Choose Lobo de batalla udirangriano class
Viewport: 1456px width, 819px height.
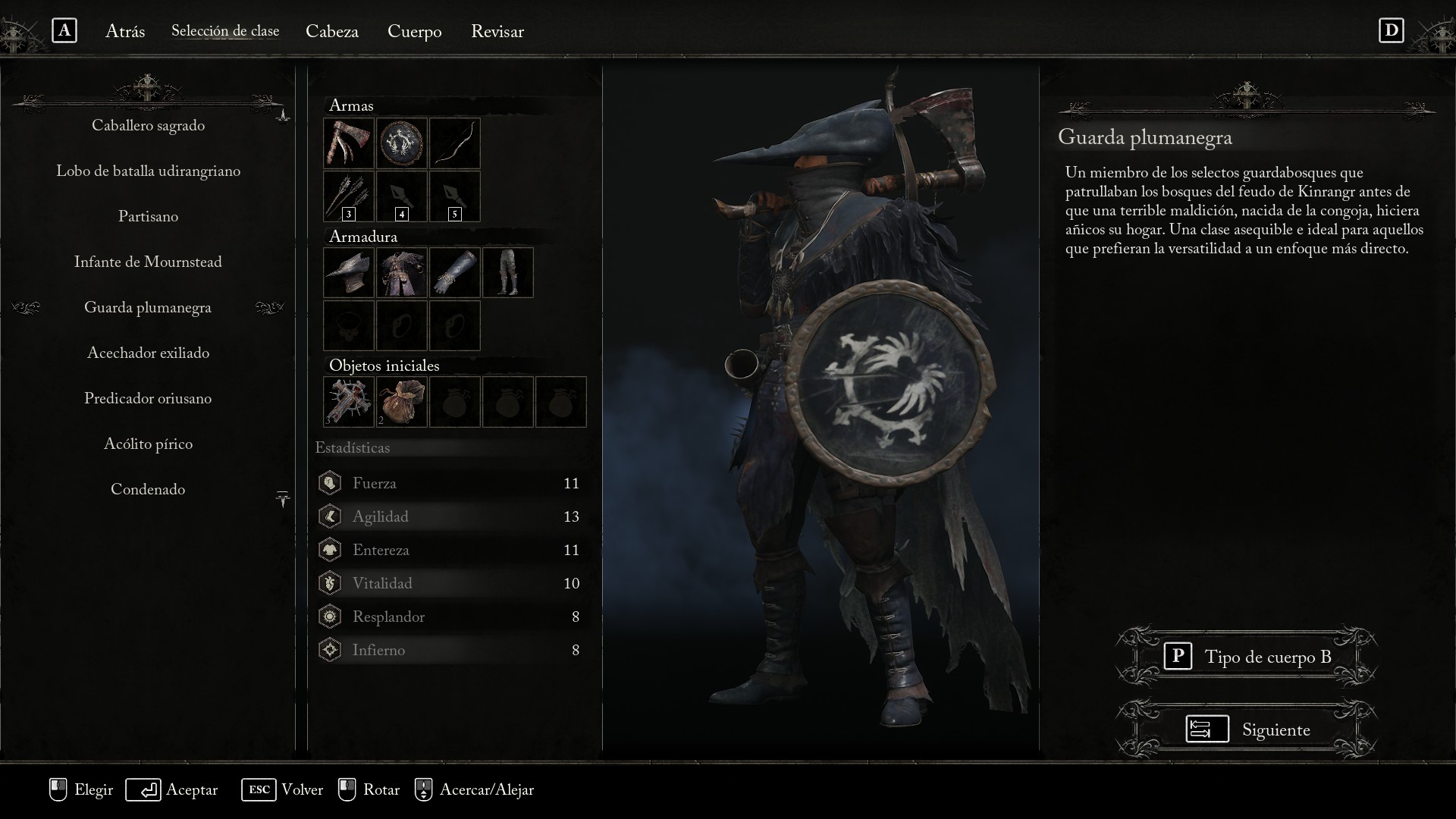pyautogui.click(x=148, y=171)
